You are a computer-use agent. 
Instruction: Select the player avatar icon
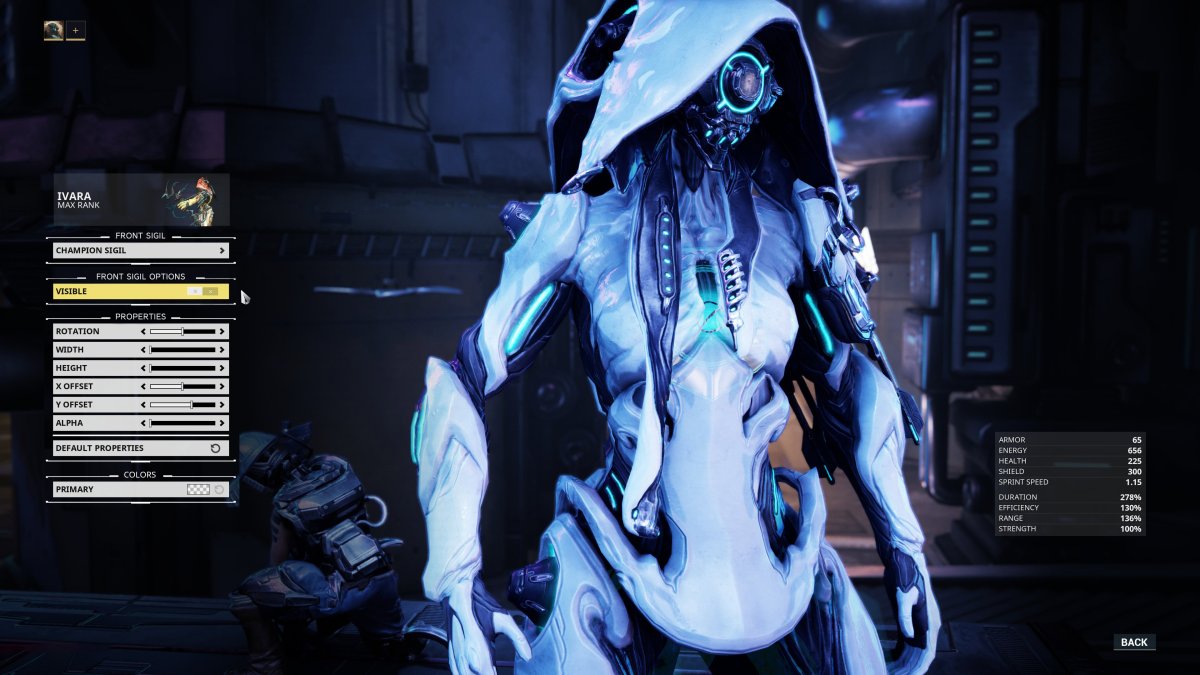(53, 30)
